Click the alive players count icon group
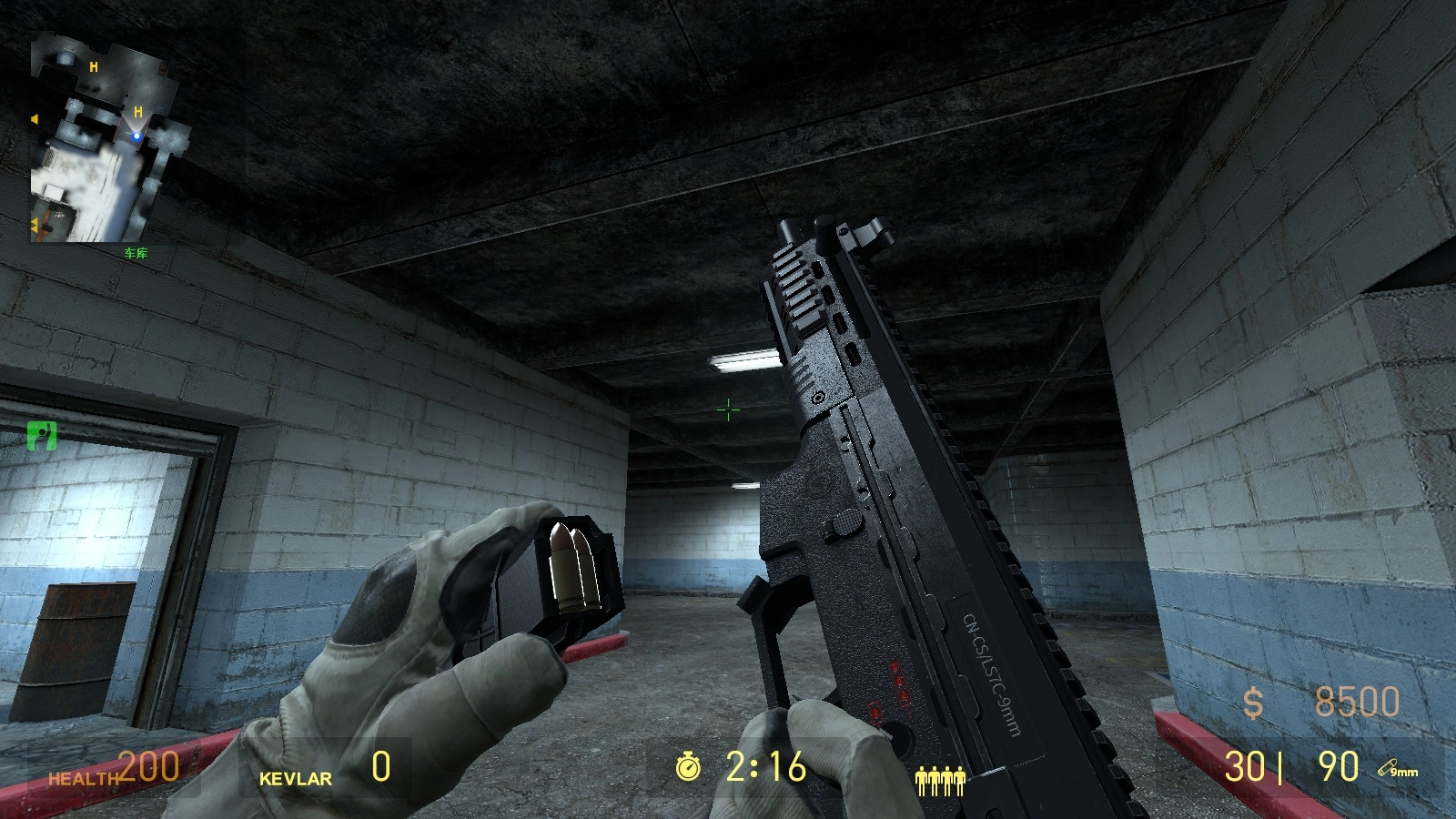The image size is (1456, 819). point(942,780)
